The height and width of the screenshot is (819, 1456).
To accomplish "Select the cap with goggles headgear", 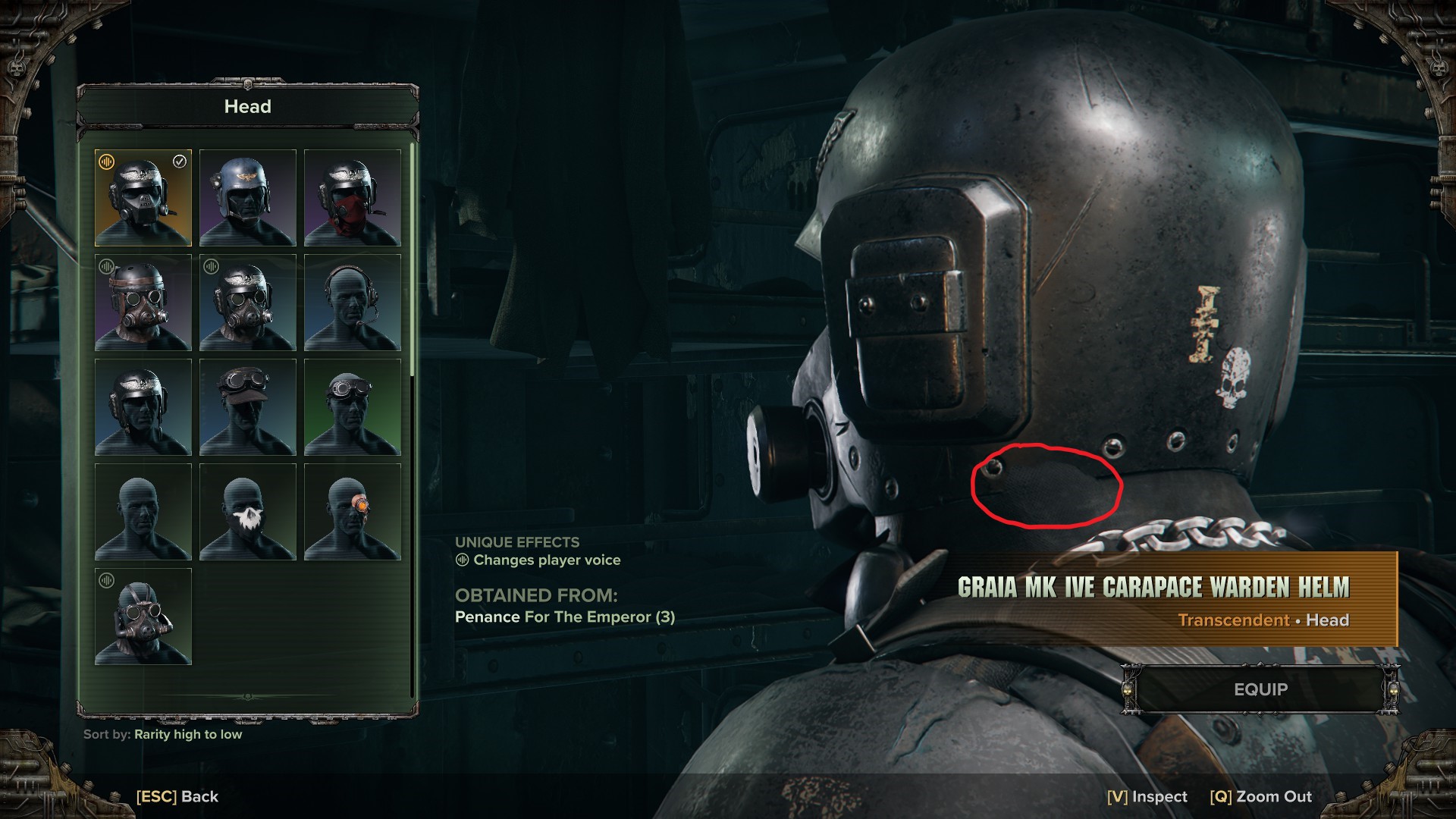I will [248, 407].
